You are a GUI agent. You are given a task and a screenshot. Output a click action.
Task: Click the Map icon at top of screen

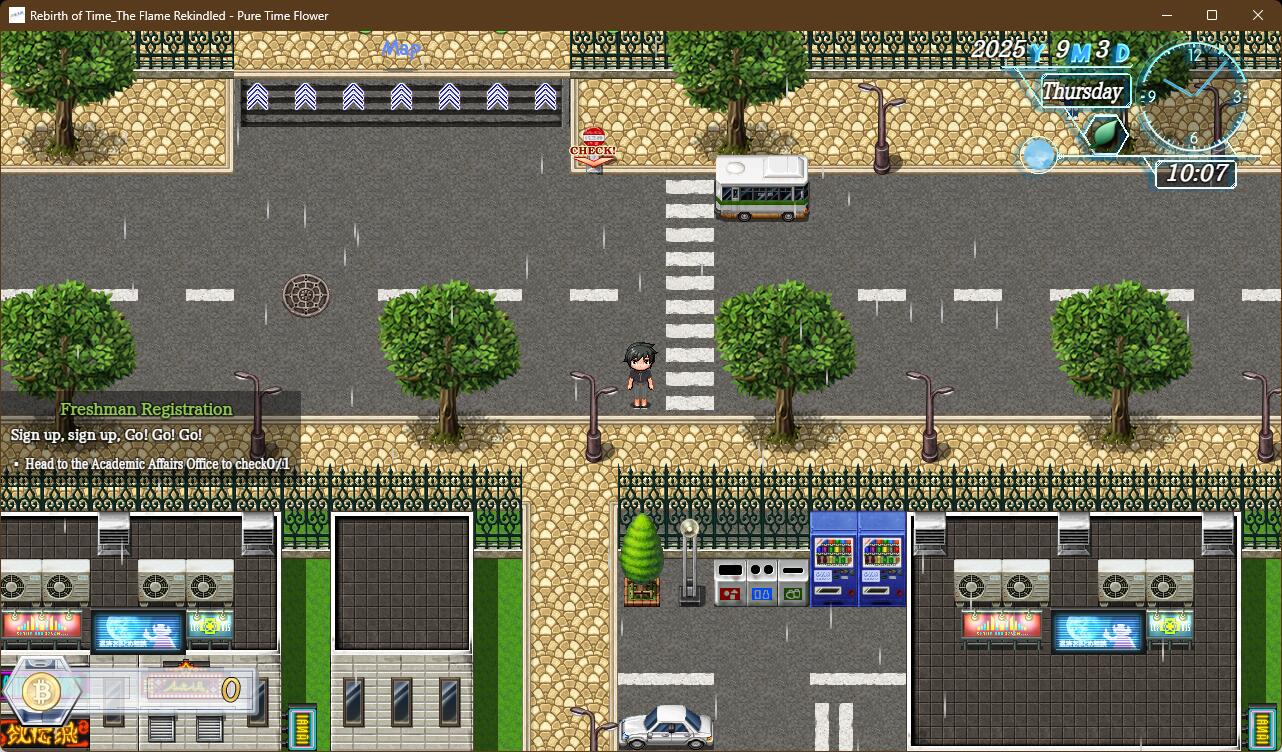click(x=400, y=49)
